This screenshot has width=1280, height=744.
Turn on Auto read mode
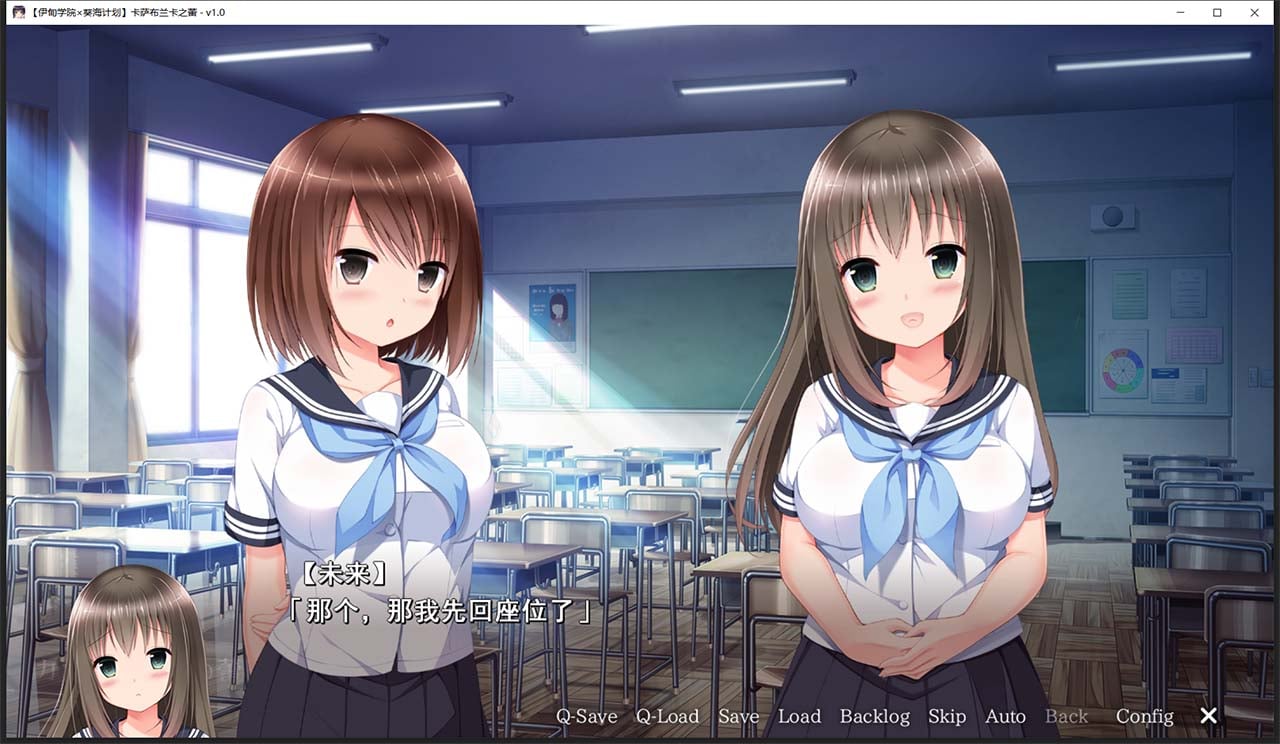(1005, 716)
